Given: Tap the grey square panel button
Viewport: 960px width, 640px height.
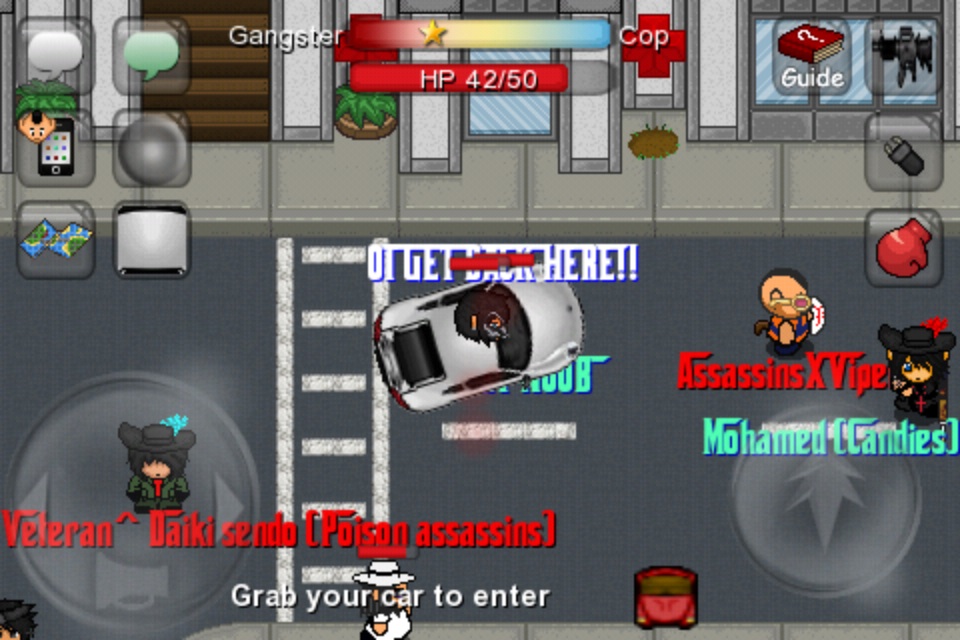Looking at the screenshot, I should 151,240.
